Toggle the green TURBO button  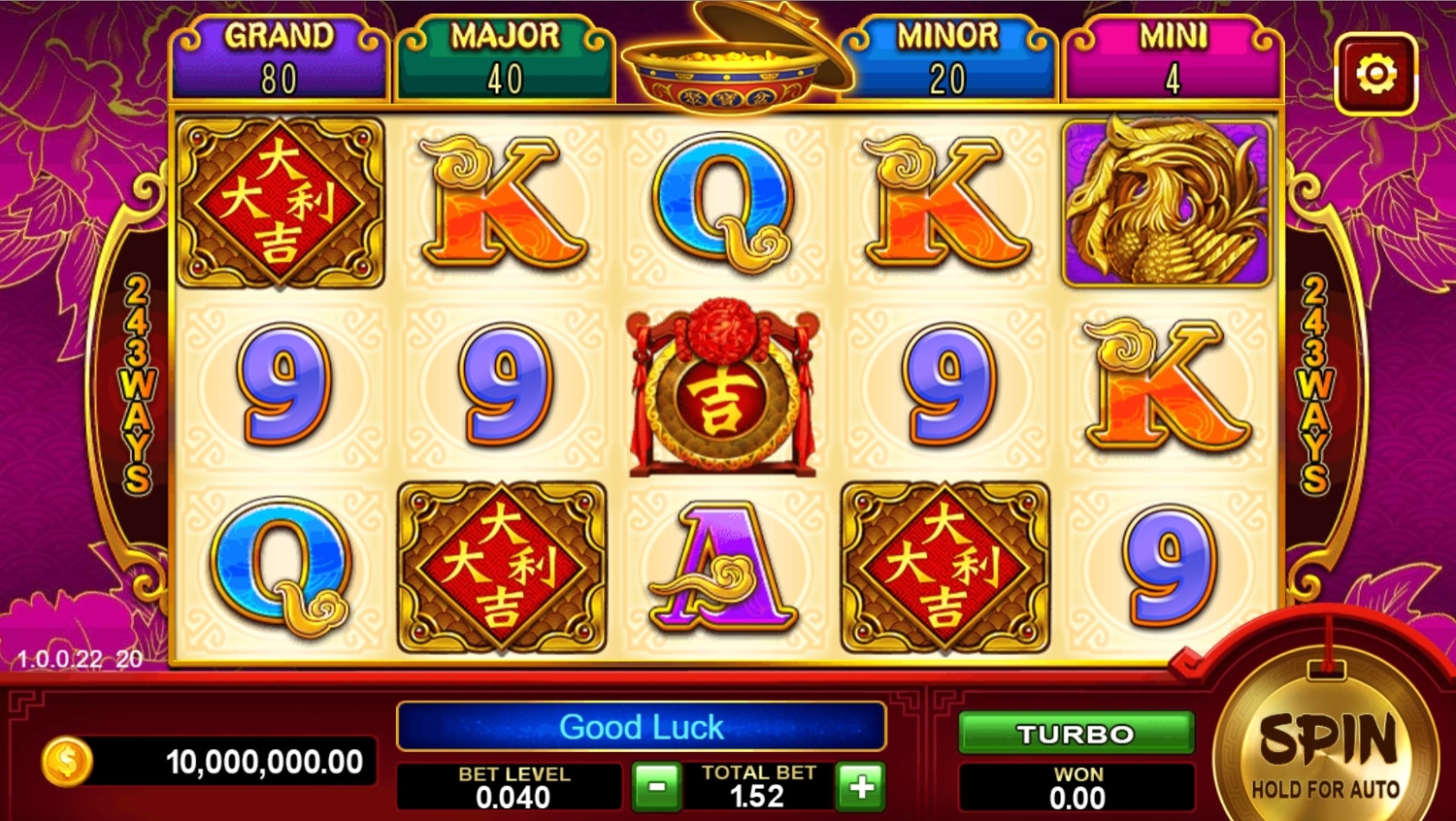[1075, 734]
